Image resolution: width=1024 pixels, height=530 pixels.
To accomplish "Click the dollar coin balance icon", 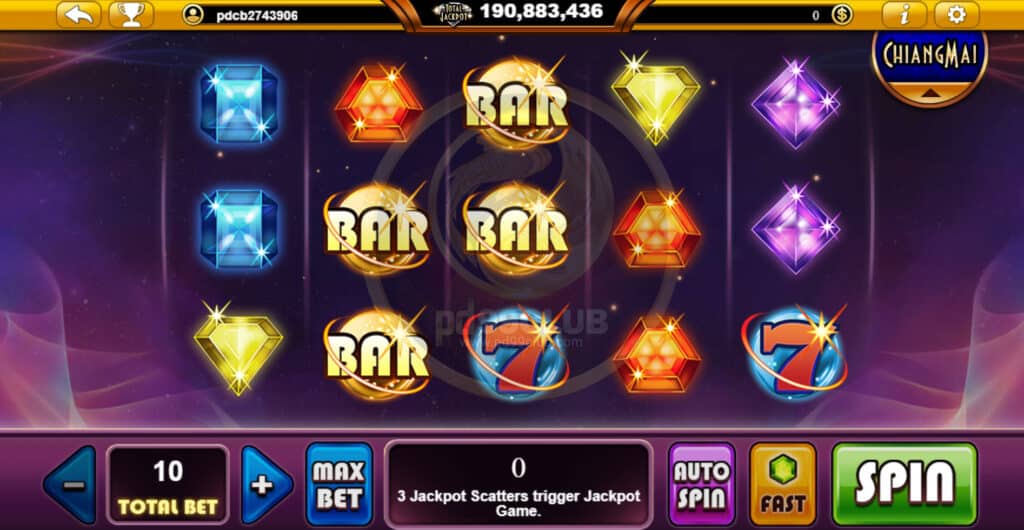I will tap(842, 15).
